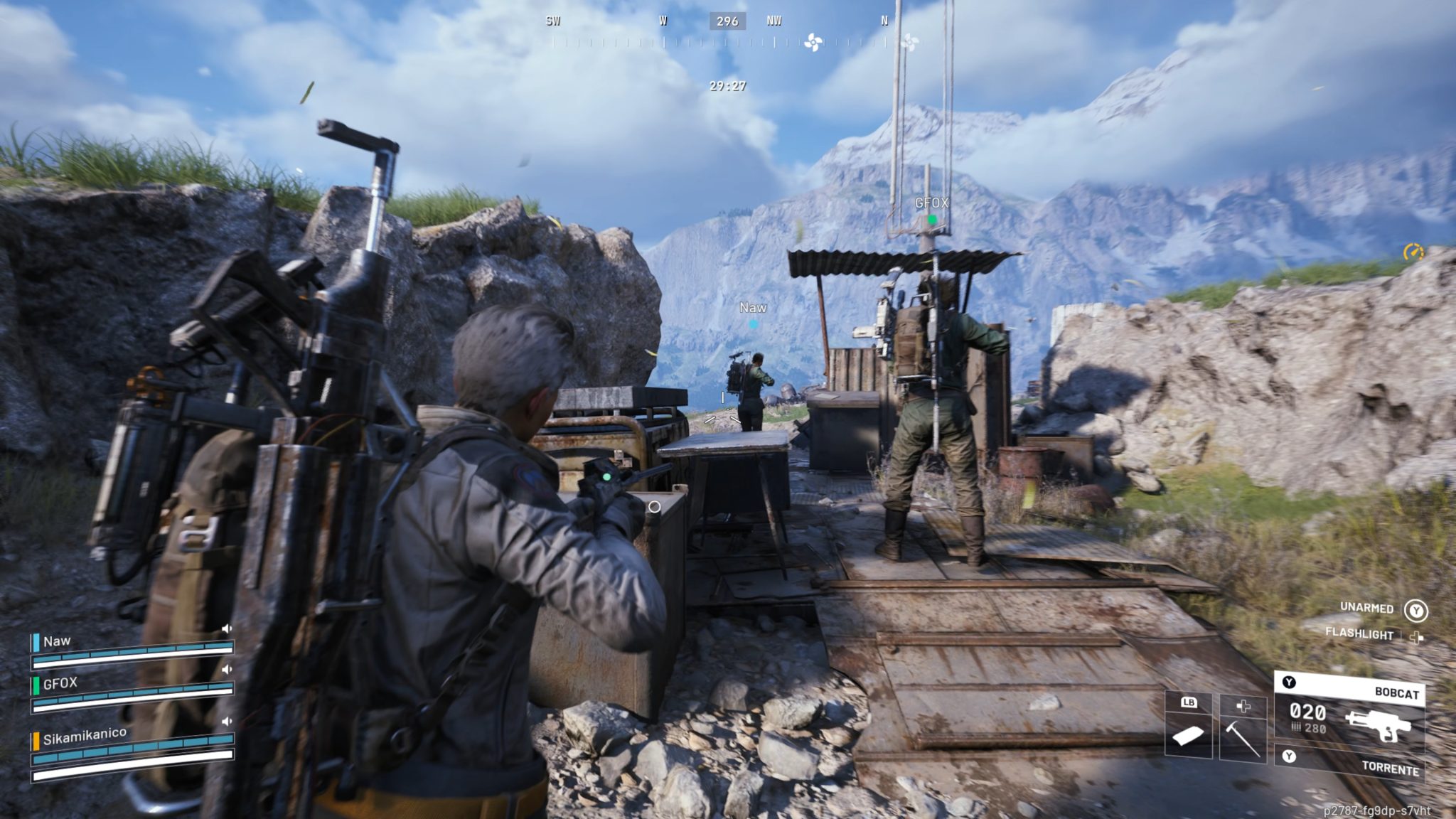Select the Sikamikanico squad member entry
Image resolution: width=1456 pixels, height=819 pixels.
point(84,737)
